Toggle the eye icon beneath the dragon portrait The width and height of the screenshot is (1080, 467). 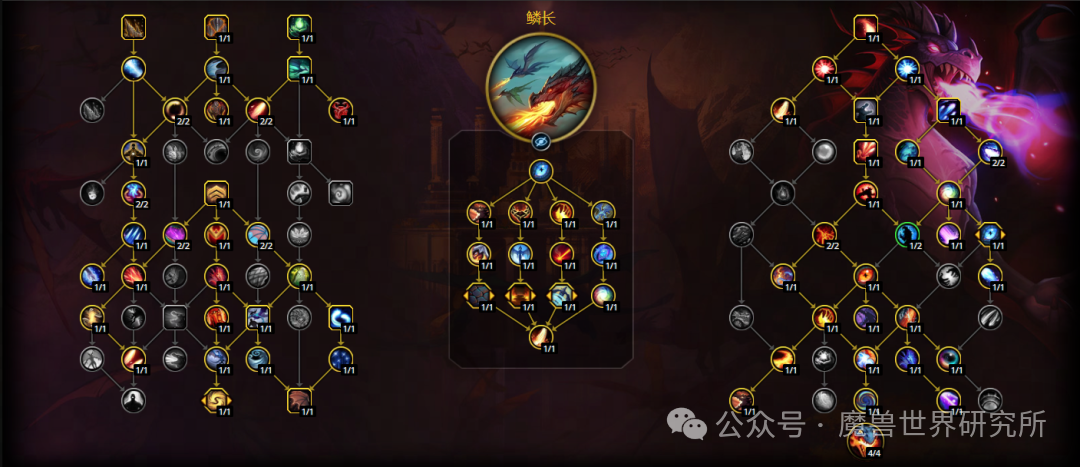[x=540, y=141]
